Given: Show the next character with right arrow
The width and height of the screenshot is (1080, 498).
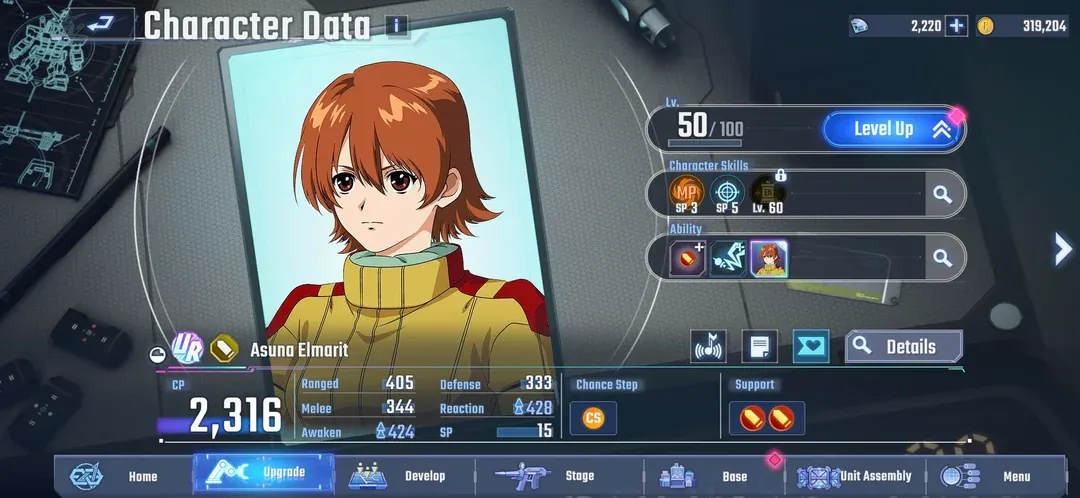Looking at the screenshot, I should click(x=1062, y=249).
